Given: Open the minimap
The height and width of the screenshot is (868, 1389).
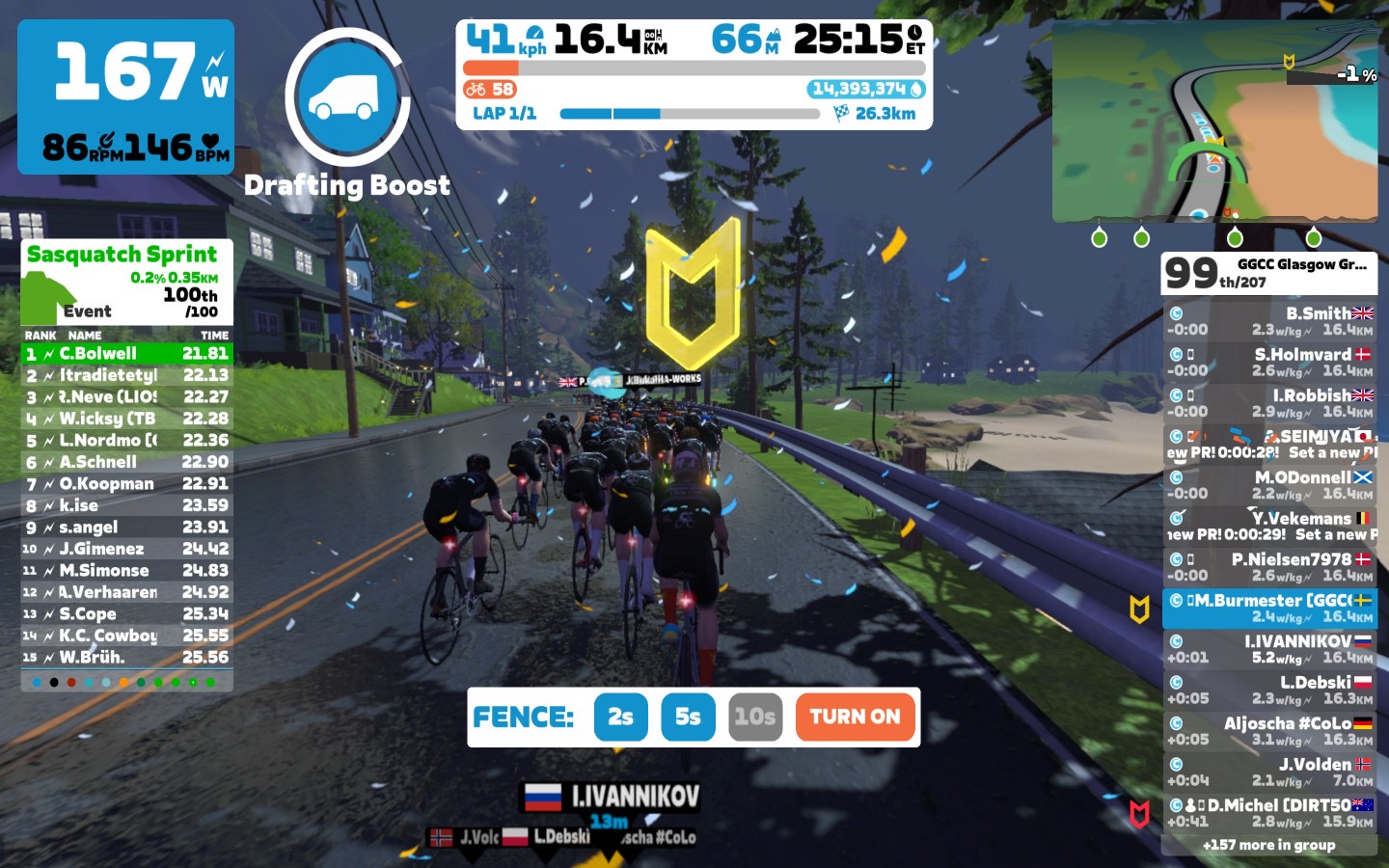Looking at the screenshot, I should pyautogui.click(x=1213, y=122).
